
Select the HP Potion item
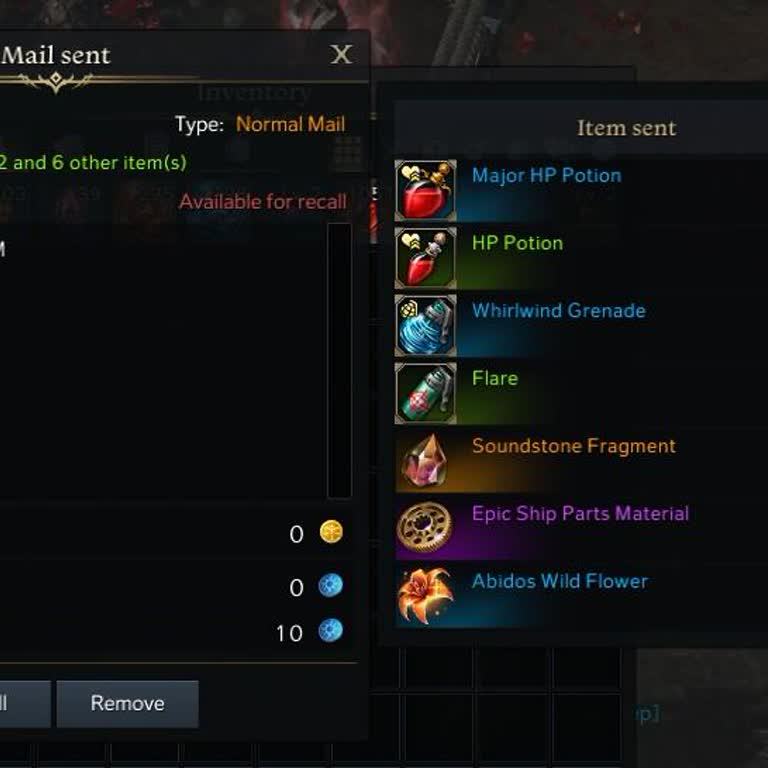(517, 243)
